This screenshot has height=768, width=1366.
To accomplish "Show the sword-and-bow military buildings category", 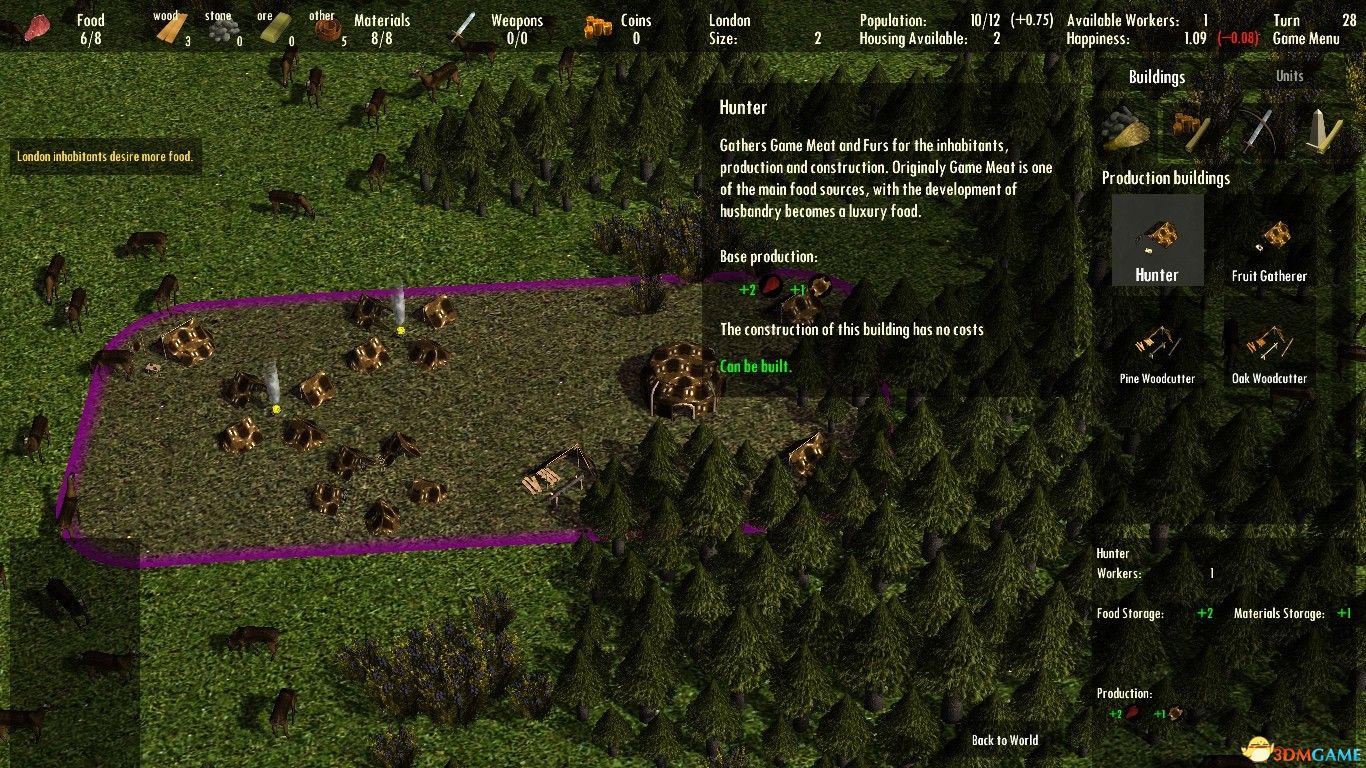I will coord(1257,128).
